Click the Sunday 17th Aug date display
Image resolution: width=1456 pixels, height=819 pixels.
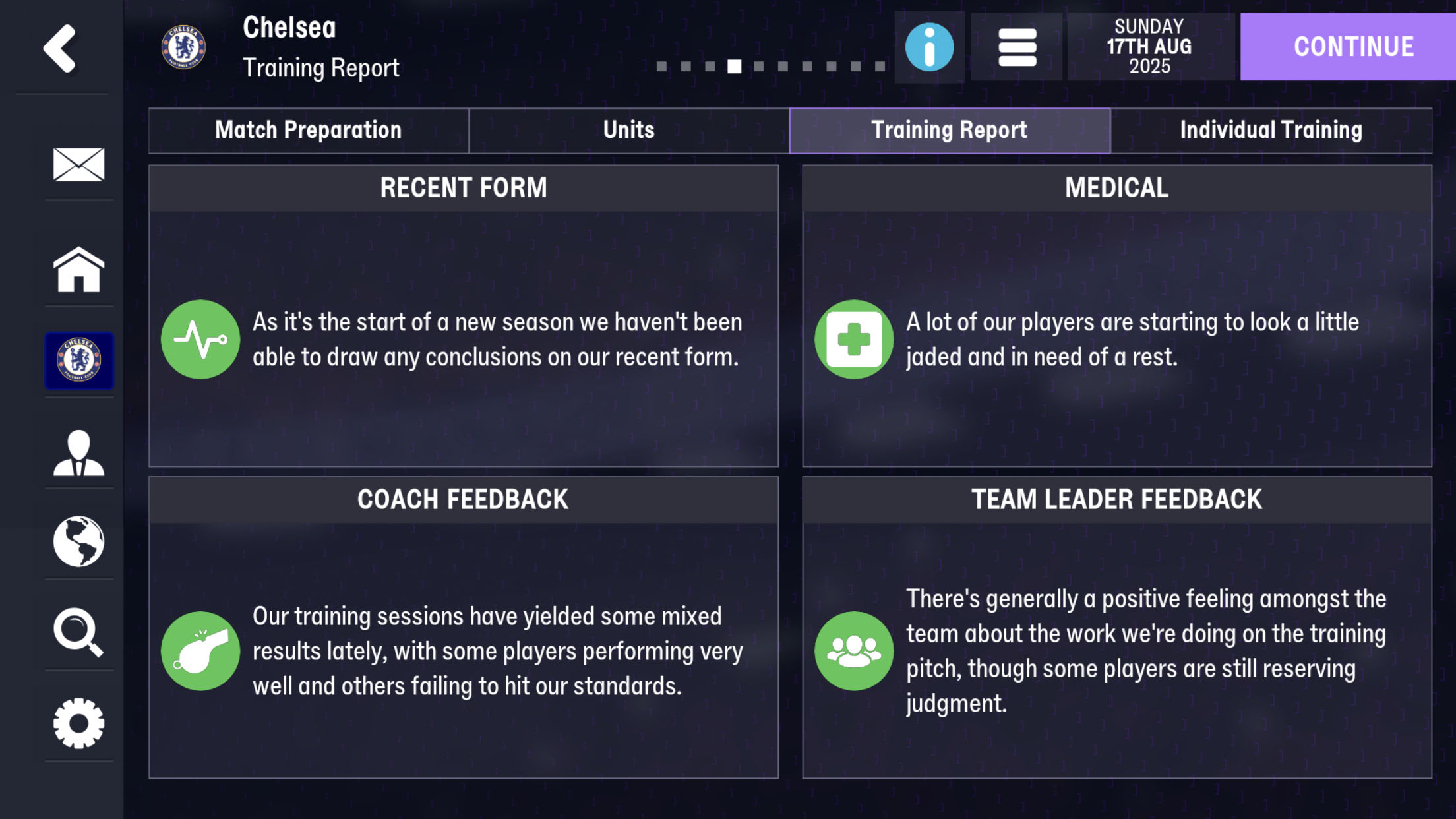point(1151,46)
